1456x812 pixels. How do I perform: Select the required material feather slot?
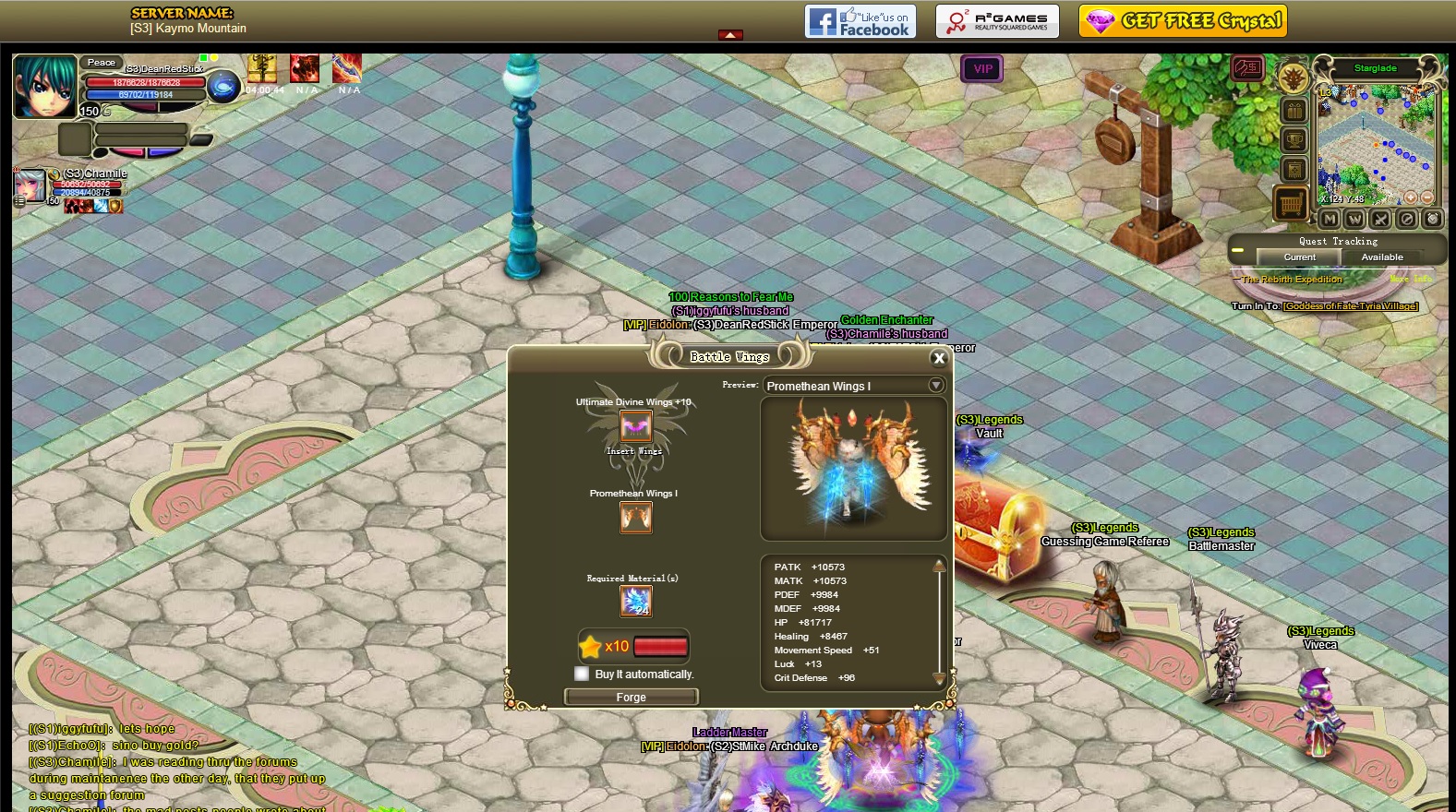[x=636, y=602]
